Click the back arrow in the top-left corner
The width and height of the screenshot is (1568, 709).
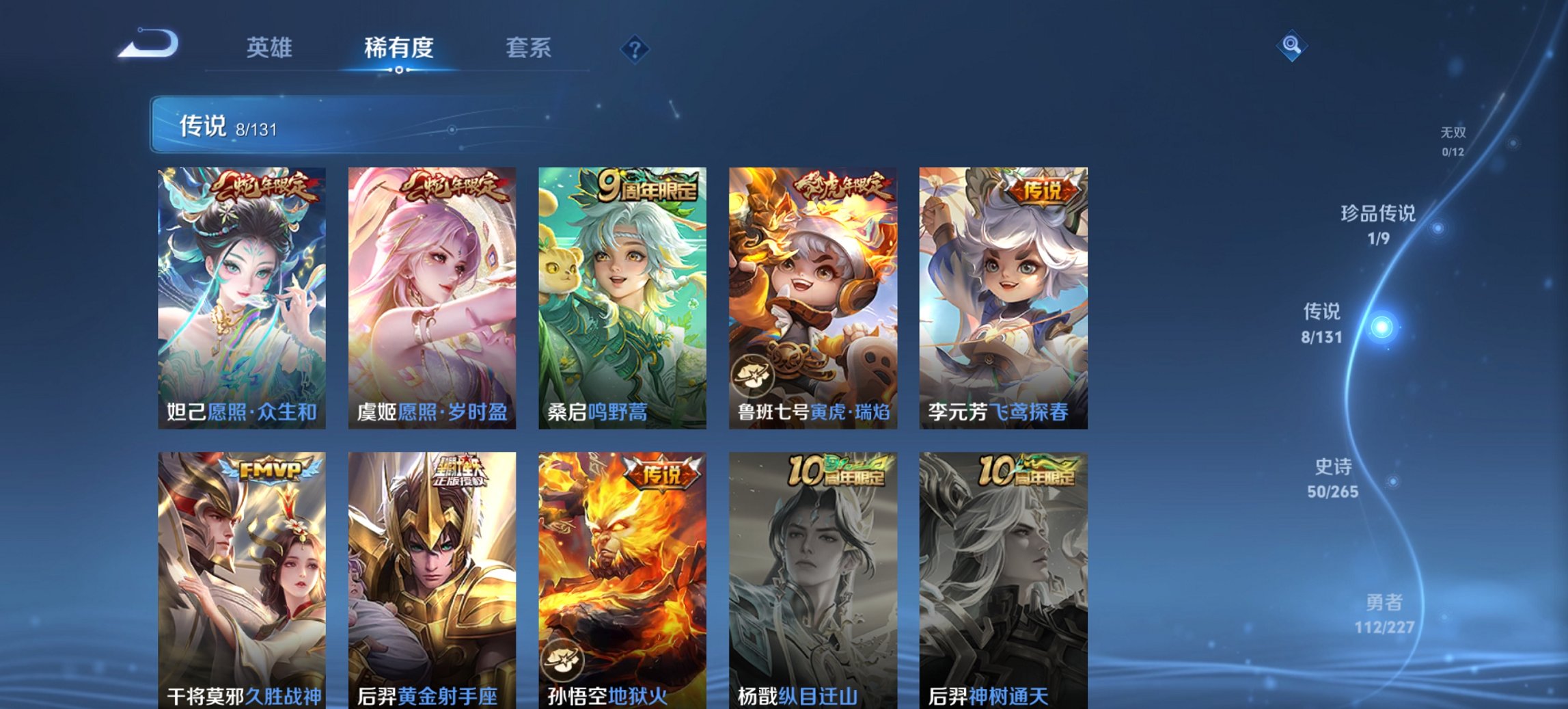click(147, 44)
